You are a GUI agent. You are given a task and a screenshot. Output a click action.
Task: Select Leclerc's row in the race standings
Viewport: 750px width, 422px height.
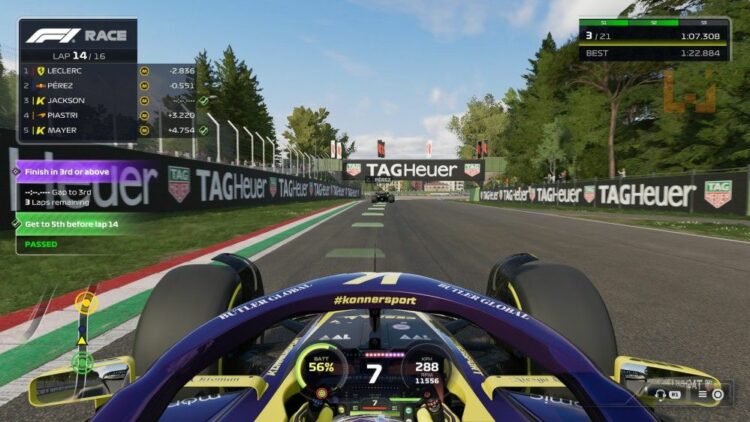point(75,71)
